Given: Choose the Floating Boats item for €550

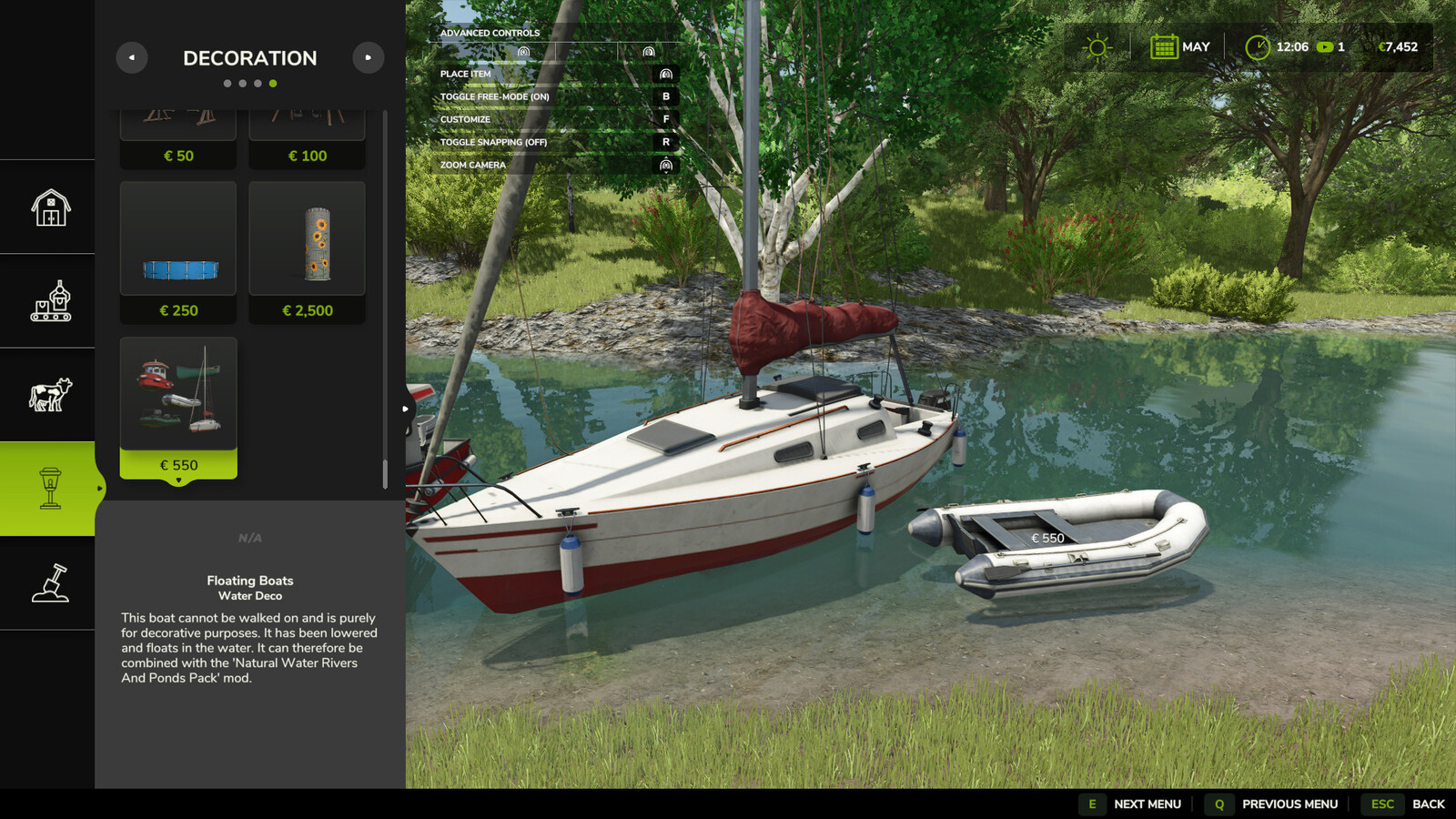Looking at the screenshot, I should (178, 406).
